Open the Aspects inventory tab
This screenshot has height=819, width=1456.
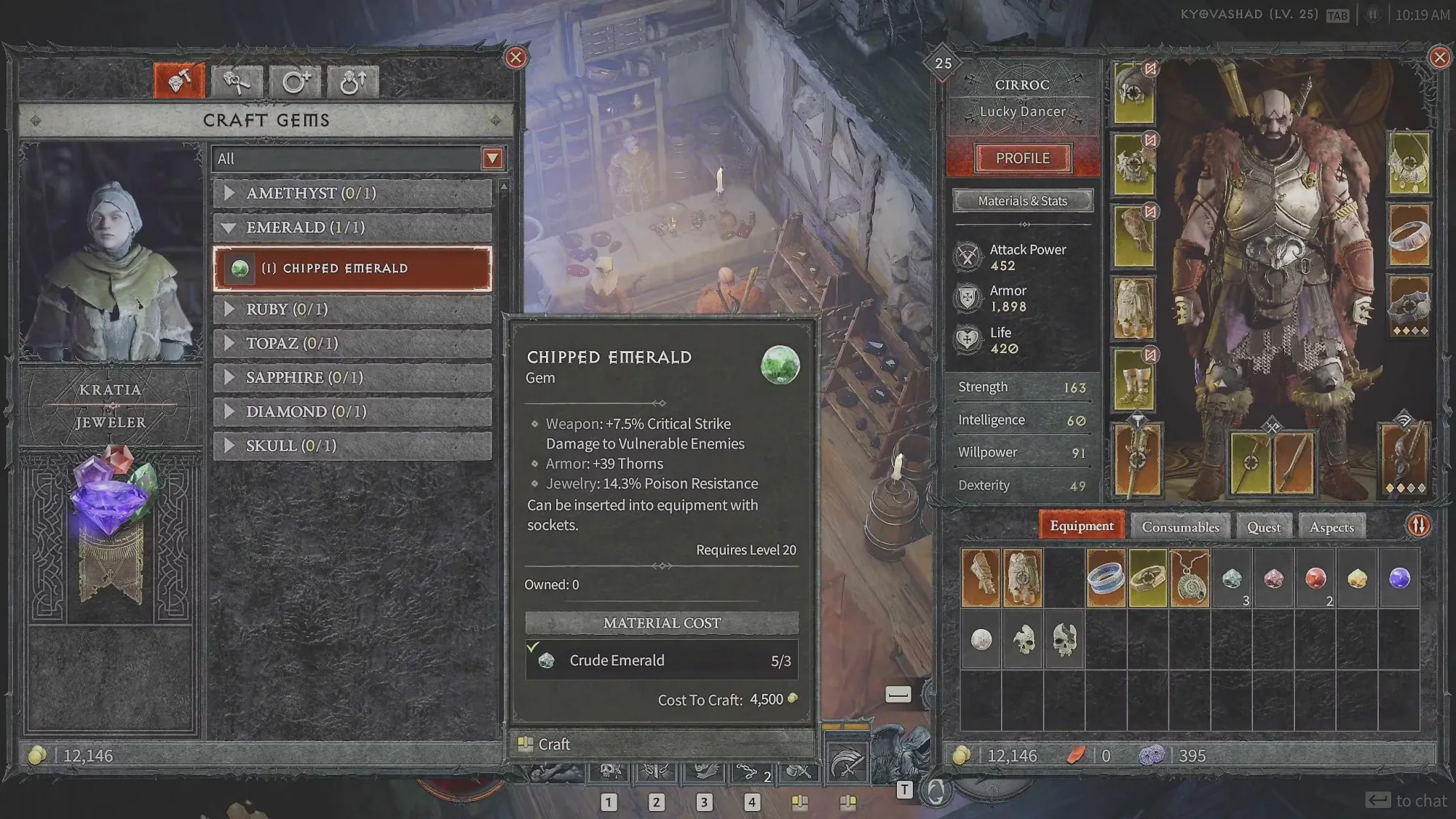point(1331,526)
